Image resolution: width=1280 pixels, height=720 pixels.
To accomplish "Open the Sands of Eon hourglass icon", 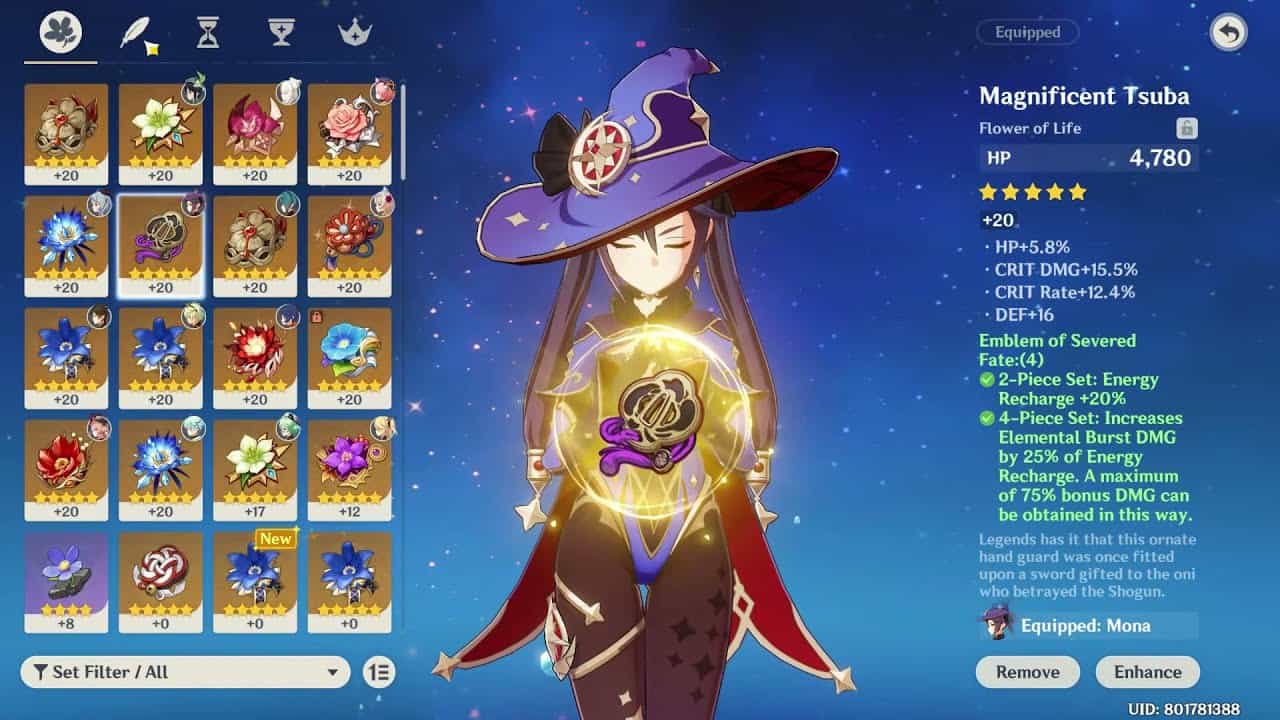I will [210, 32].
